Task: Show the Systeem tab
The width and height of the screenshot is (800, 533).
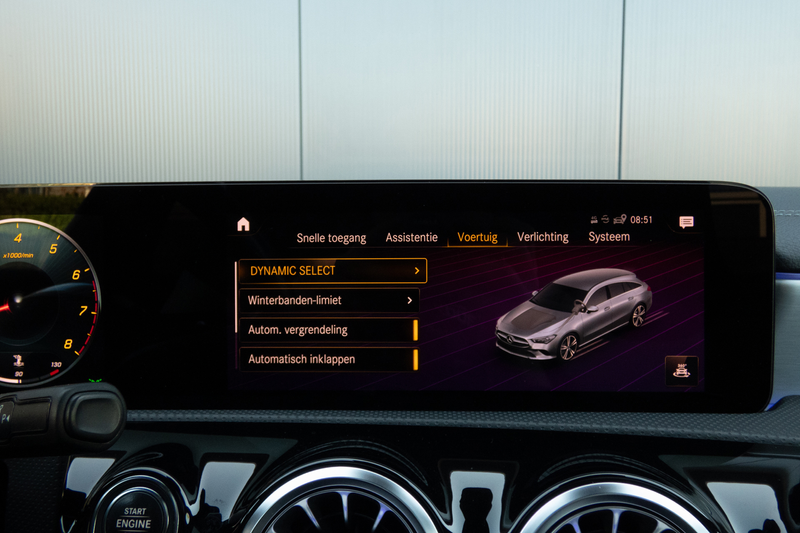Action: (x=609, y=238)
